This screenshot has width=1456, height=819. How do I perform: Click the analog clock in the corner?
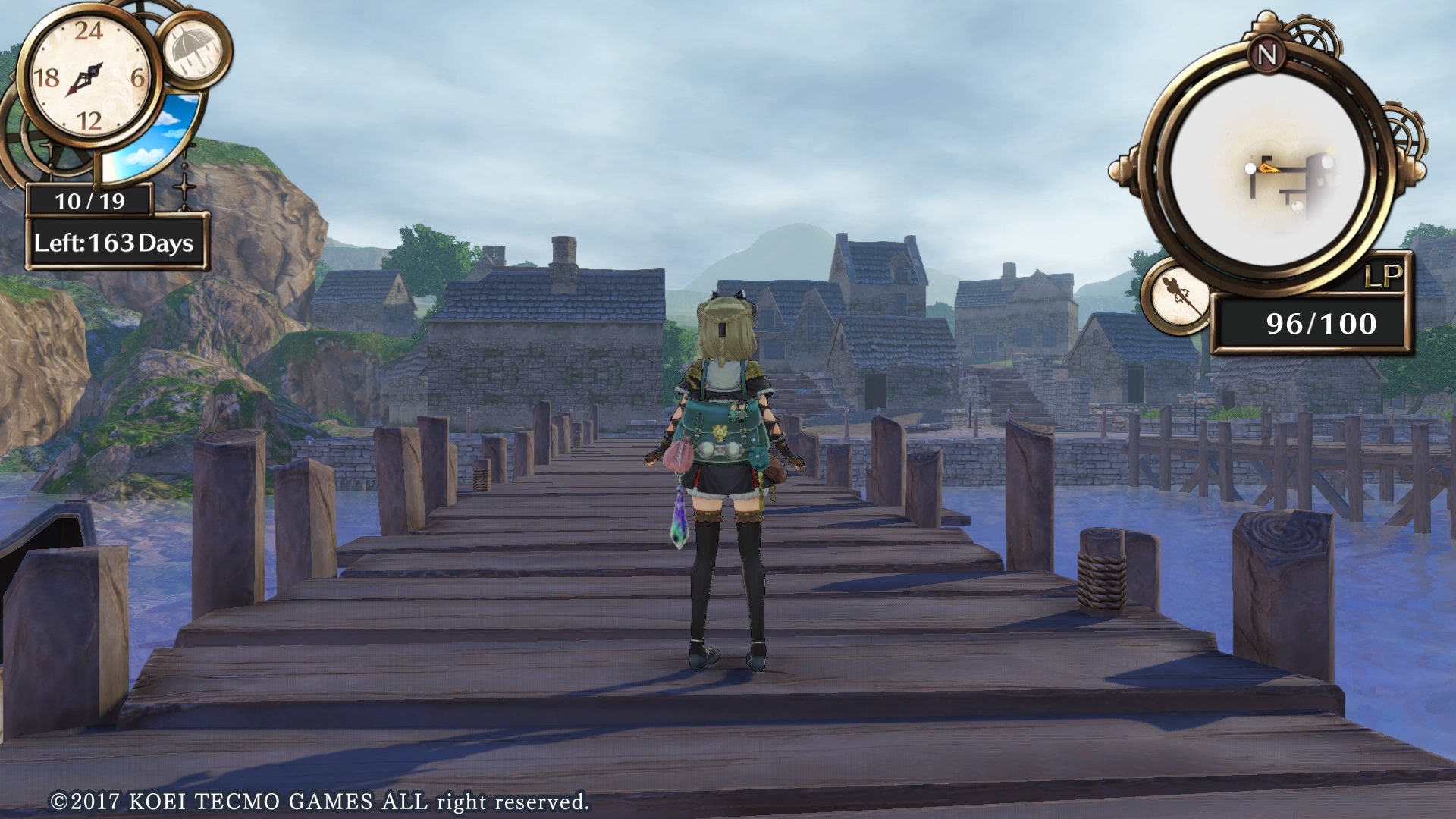tap(89, 77)
